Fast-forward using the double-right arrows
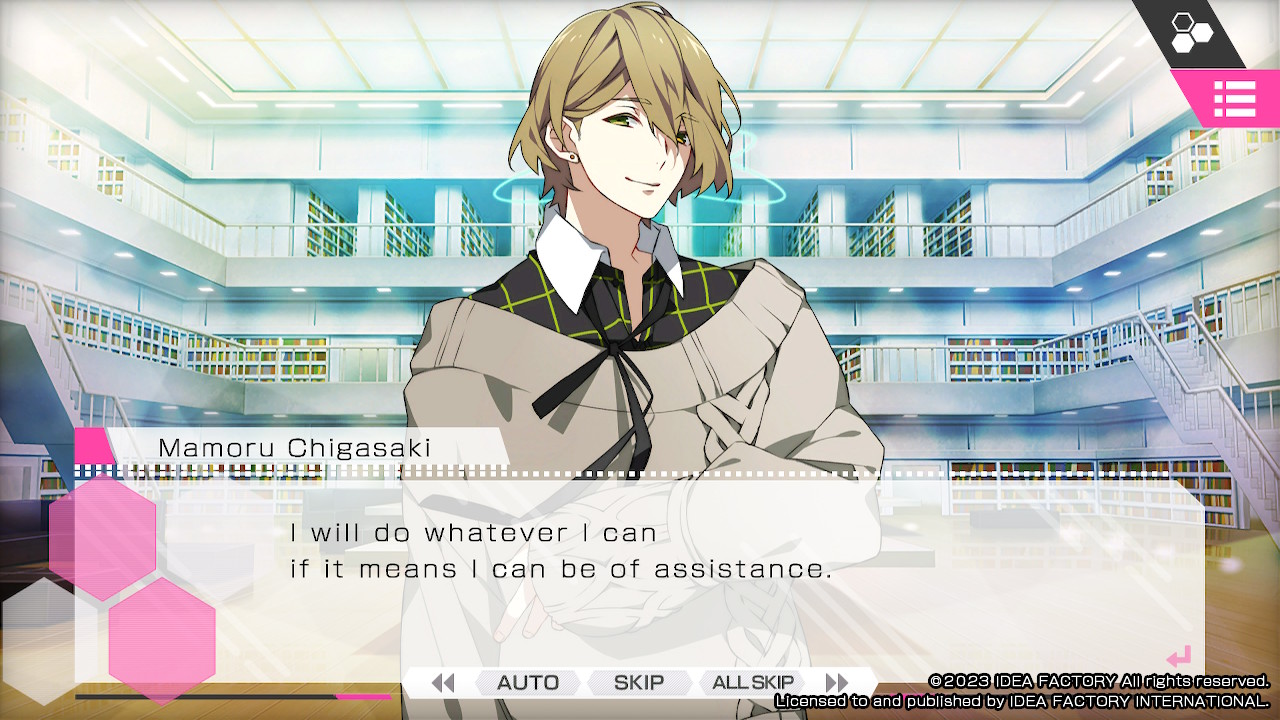 pos(836,683)
